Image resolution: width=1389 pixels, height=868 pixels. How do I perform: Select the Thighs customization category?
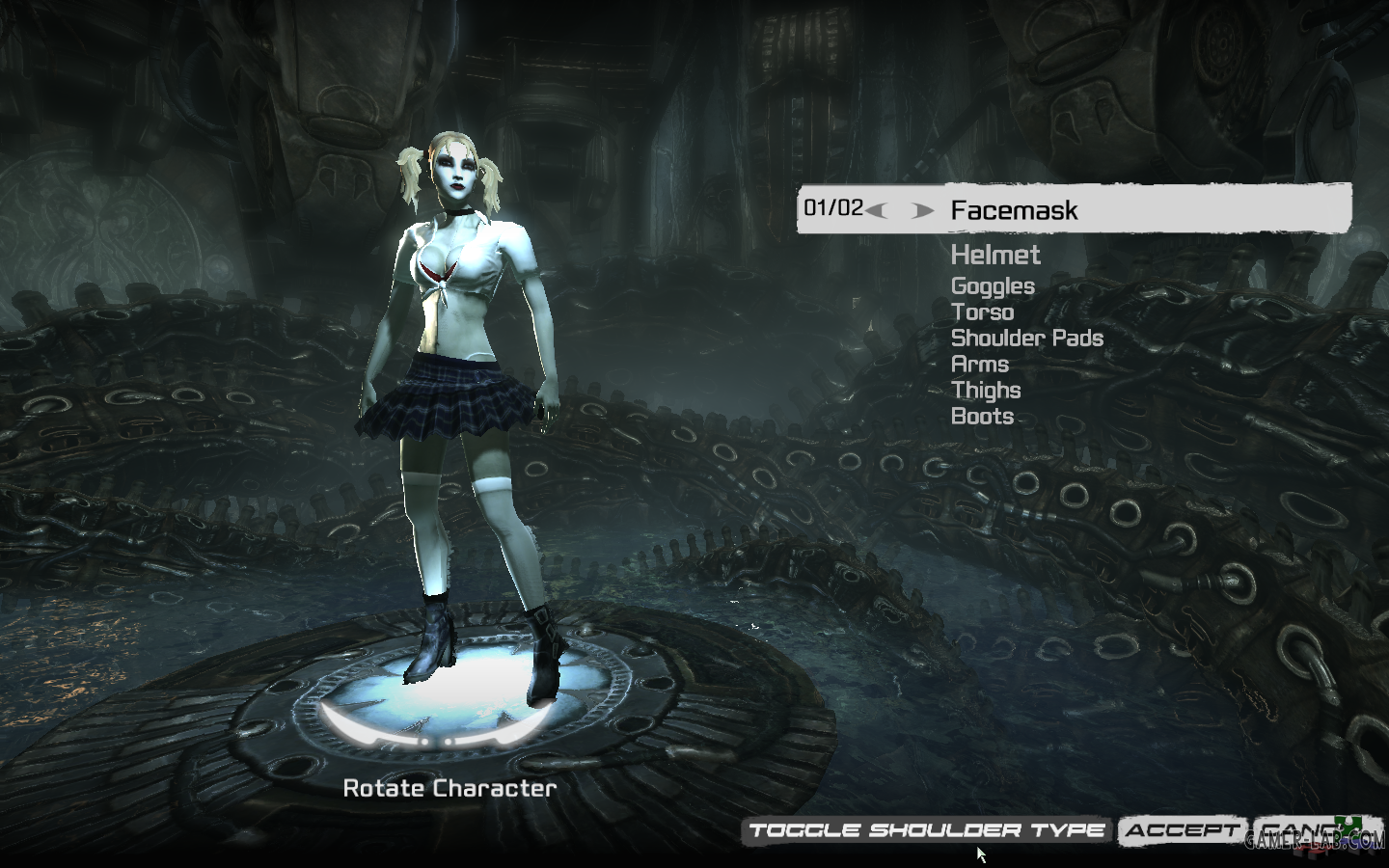pos(987,391)
